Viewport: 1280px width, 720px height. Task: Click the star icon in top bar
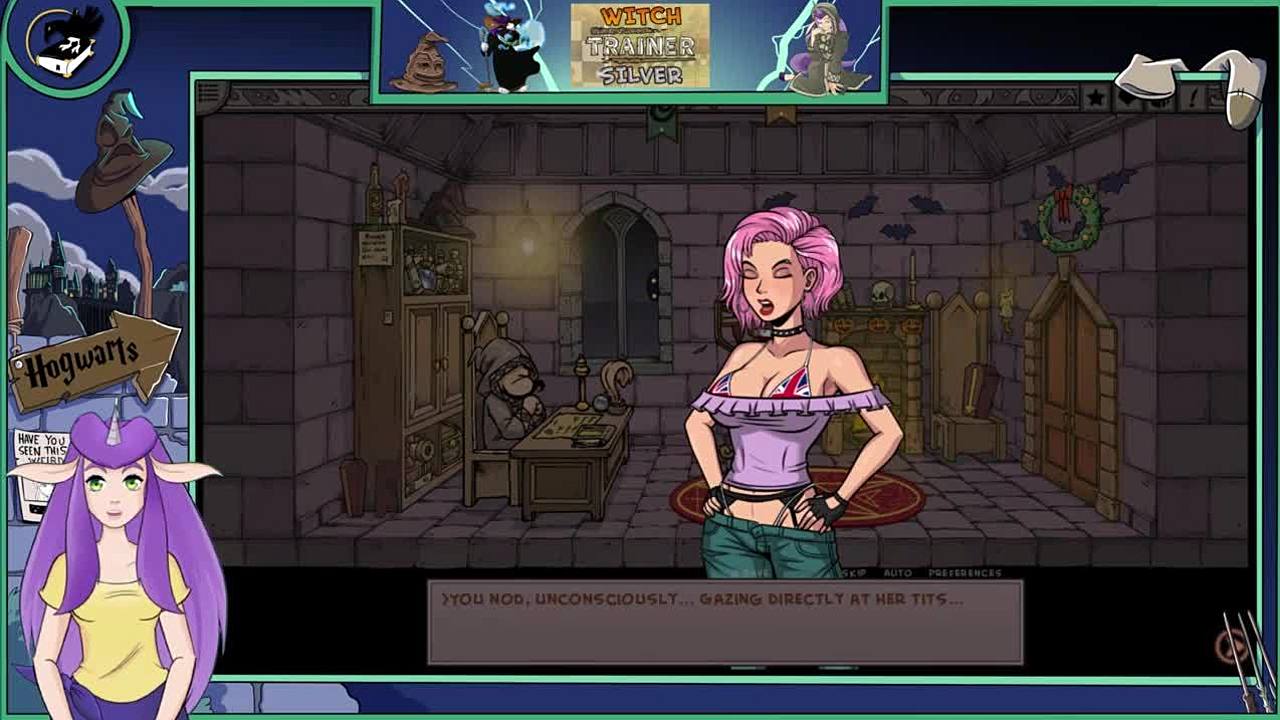(x=1096, y=98)
